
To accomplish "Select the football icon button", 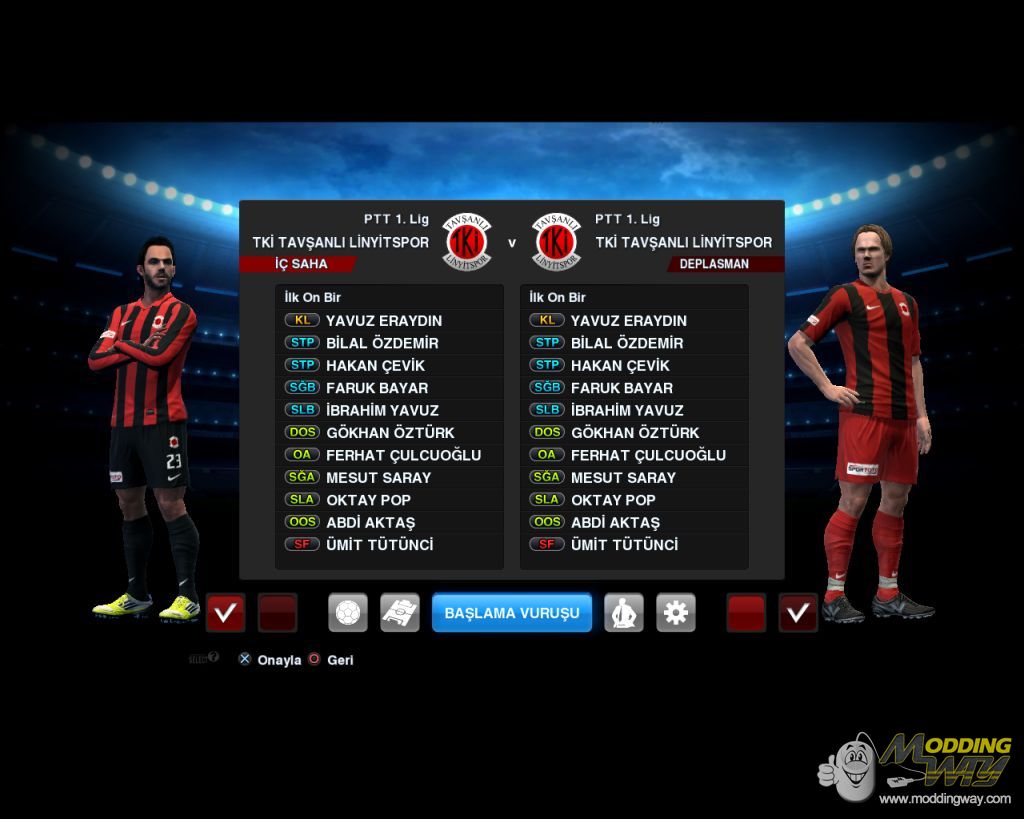I will [x=348, y=613].
